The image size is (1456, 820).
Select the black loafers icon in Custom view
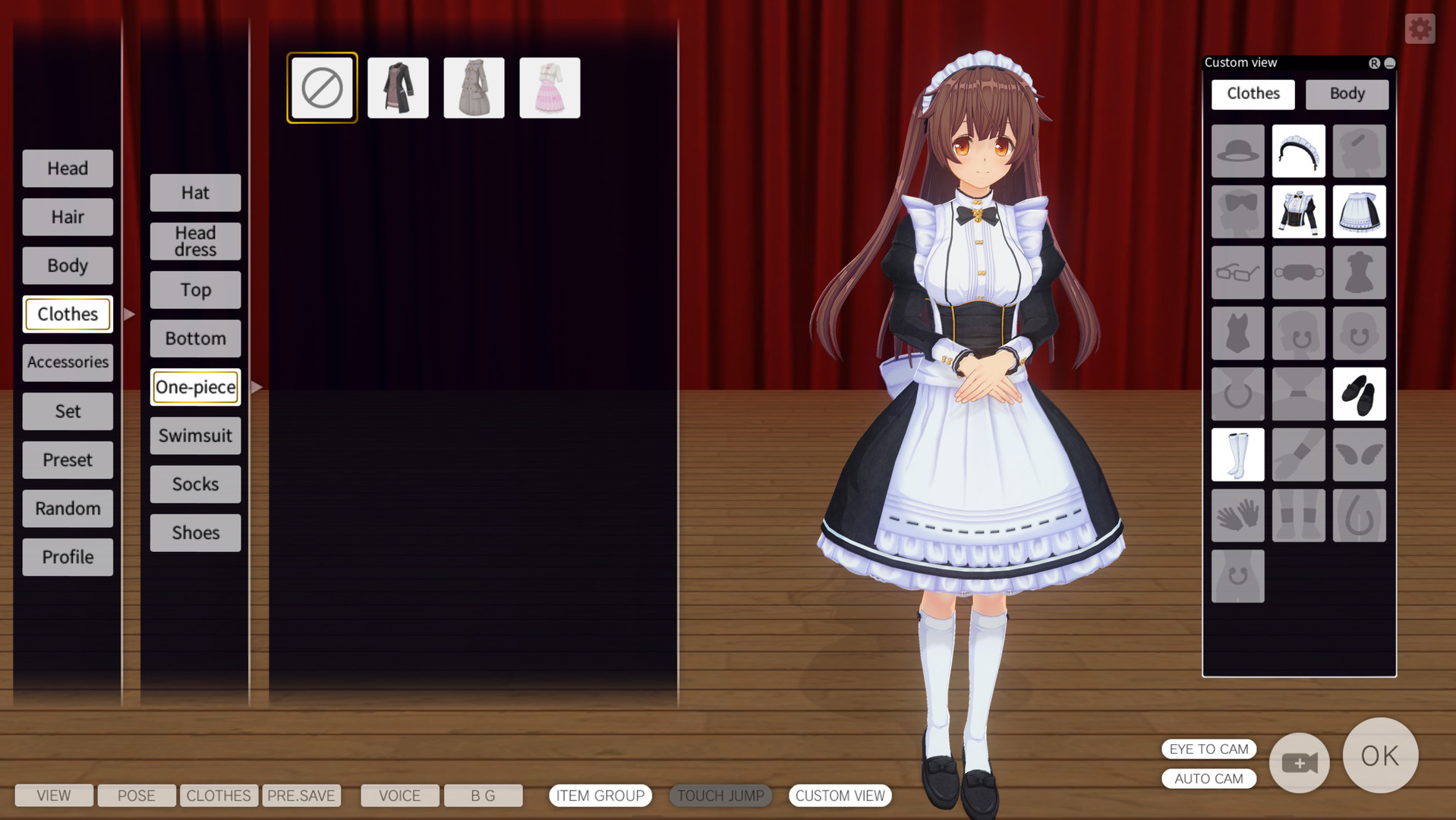(1358, 393)
